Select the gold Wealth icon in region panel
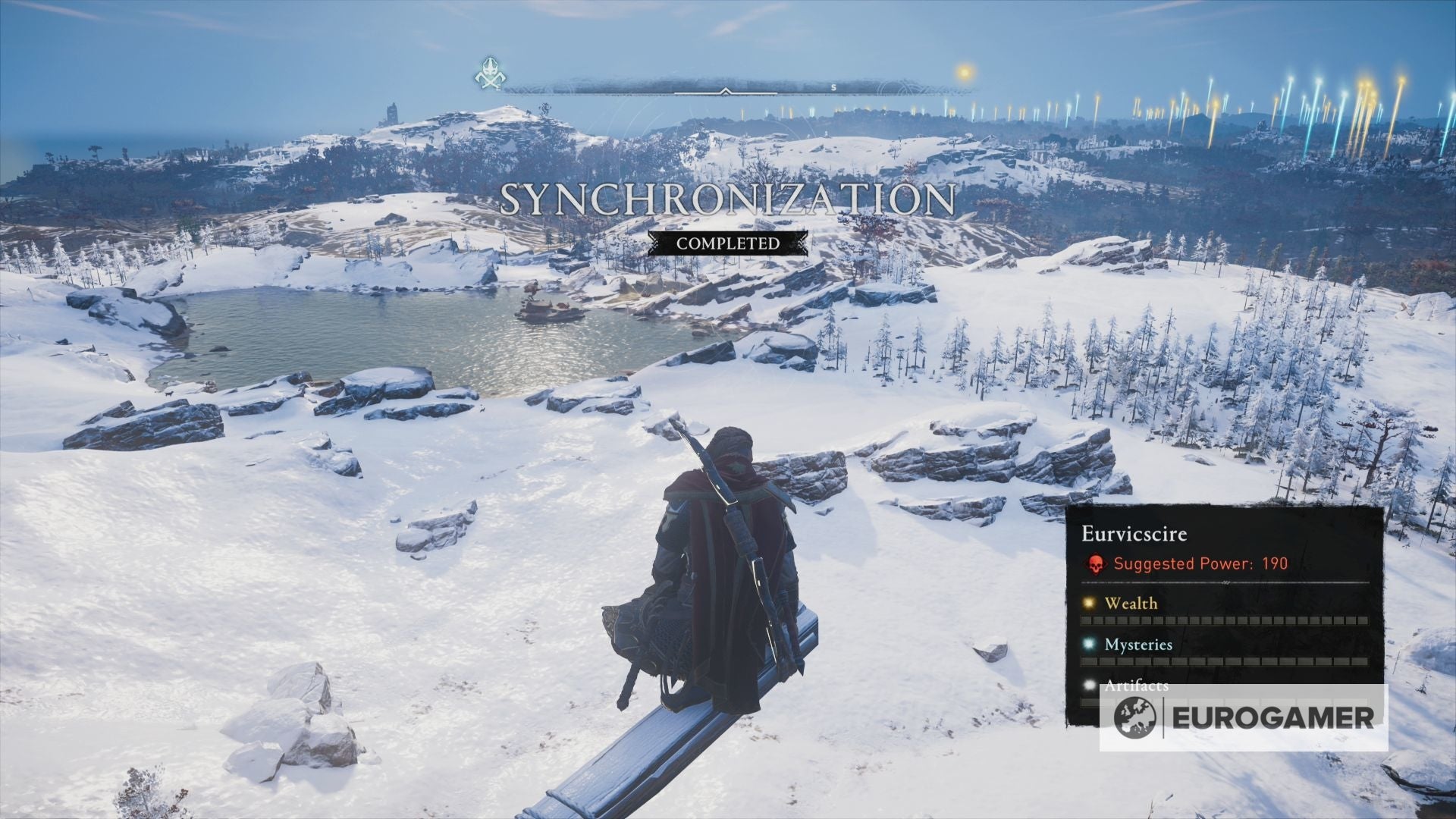The image size is (1456, 819). (x=1090, y=604)
